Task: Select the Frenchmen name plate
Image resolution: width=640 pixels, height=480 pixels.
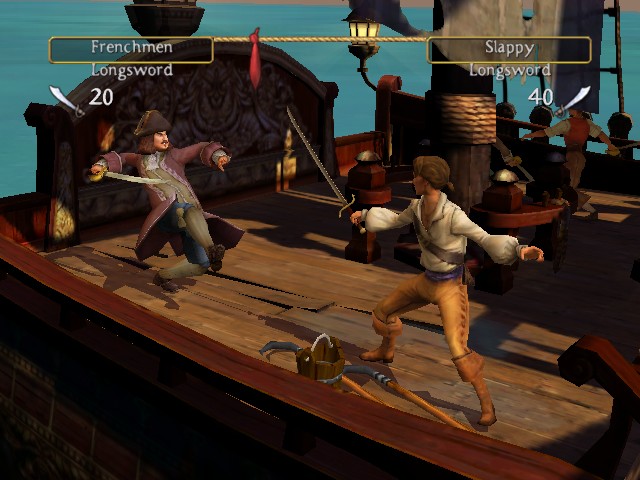Action: 131,49
